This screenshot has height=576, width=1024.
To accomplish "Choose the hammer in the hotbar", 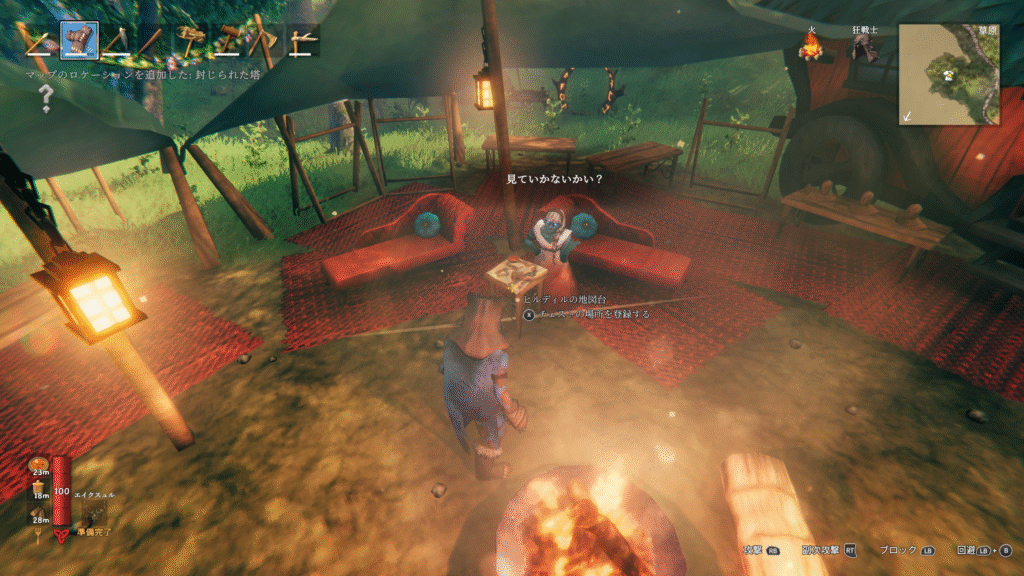I will tap(228, 40).
